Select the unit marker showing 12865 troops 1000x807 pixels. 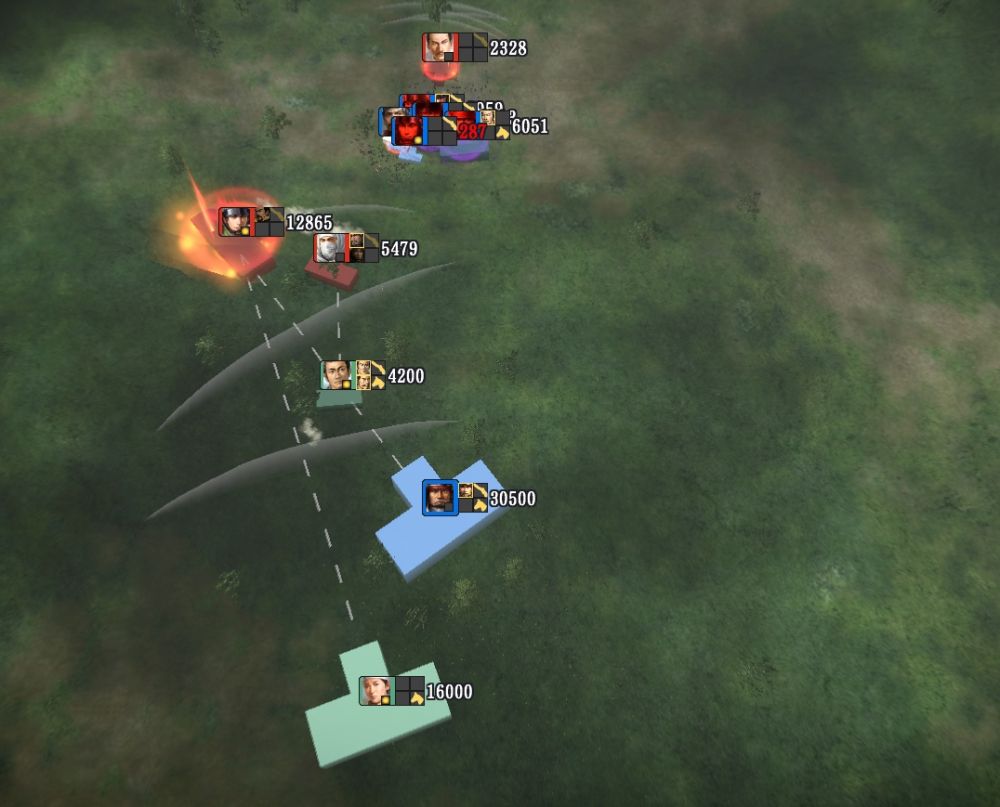coord(235,222)
